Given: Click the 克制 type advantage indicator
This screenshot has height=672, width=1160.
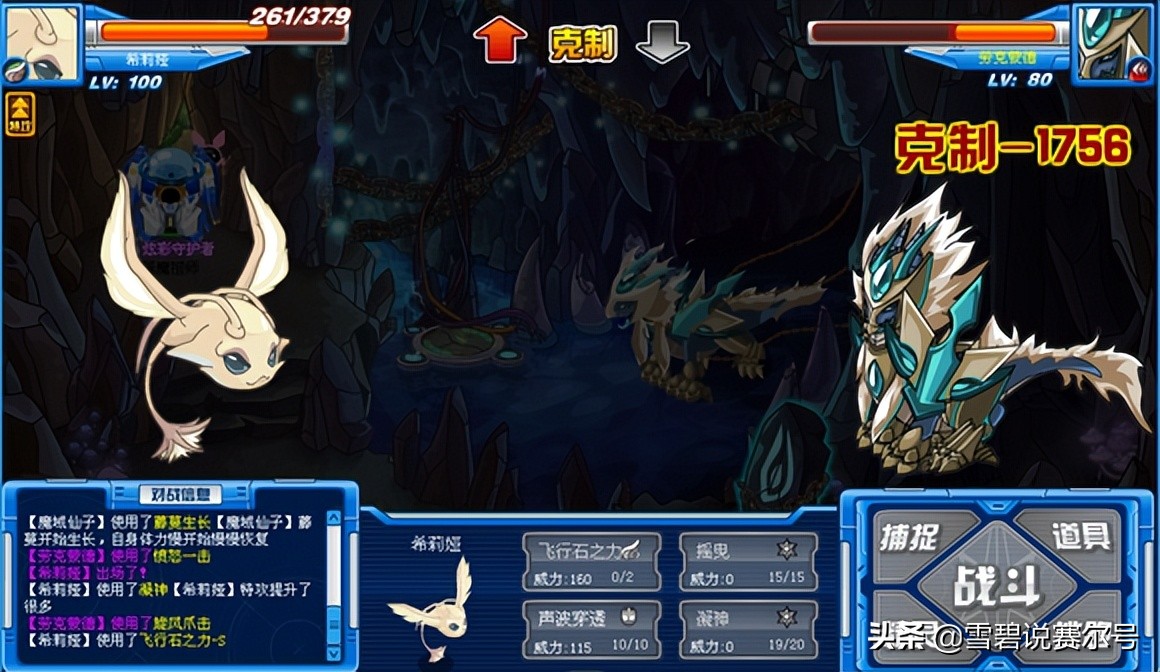Looking at the screenshot, I should [581, 43].
